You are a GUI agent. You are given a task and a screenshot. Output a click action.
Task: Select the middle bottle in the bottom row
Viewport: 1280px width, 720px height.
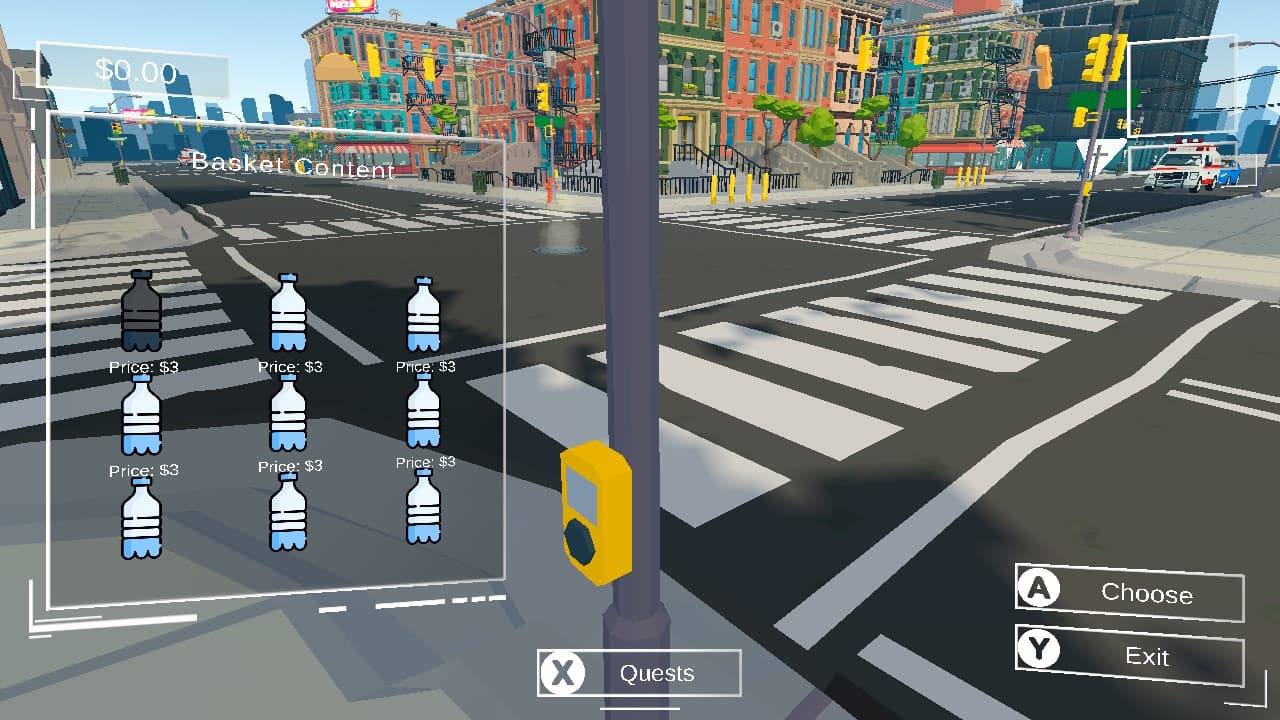coord(289,513)
